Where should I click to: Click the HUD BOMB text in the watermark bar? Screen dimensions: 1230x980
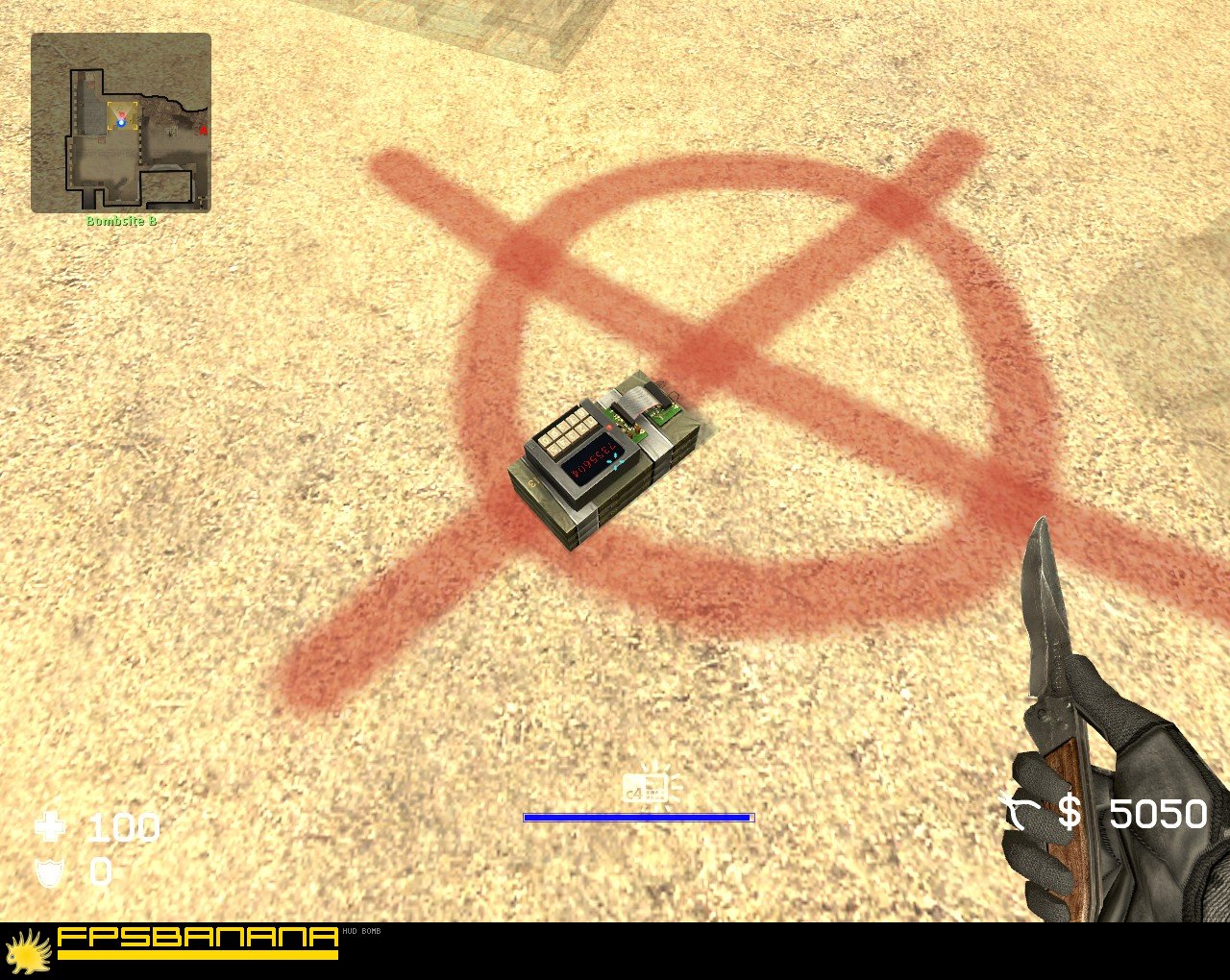coord(363,932)
